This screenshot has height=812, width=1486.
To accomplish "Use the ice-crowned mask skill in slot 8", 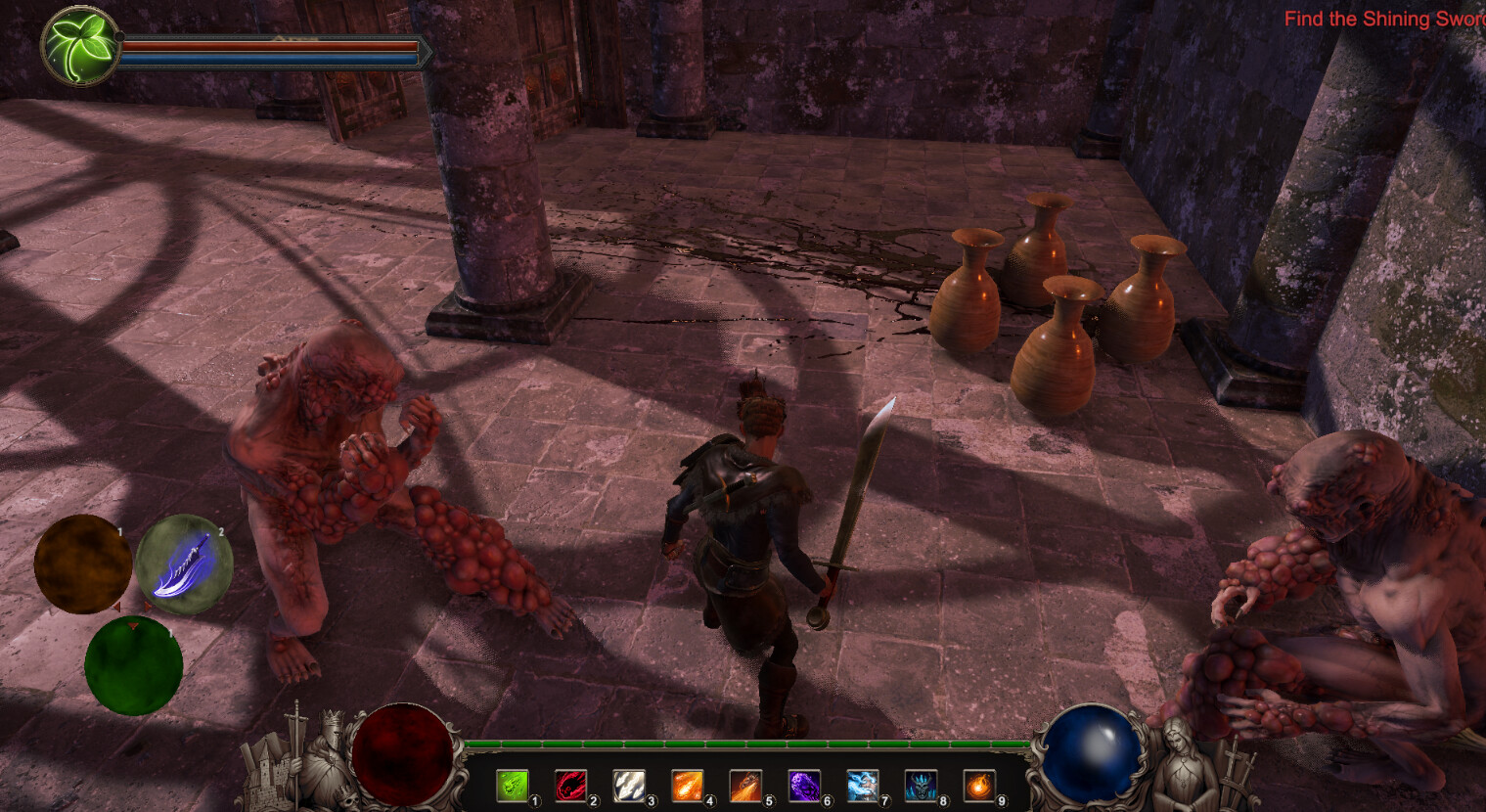I will coord(921,785).
